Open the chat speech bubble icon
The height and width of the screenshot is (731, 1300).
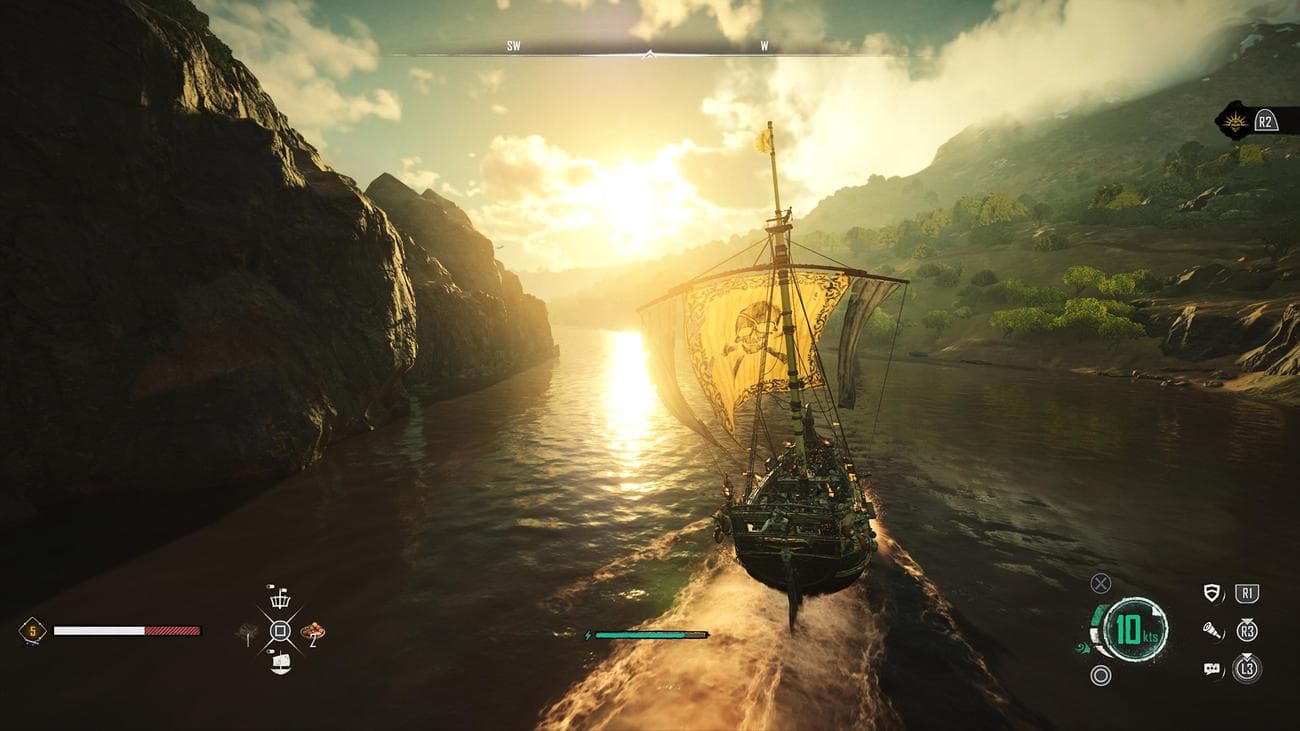point(1213,669)
